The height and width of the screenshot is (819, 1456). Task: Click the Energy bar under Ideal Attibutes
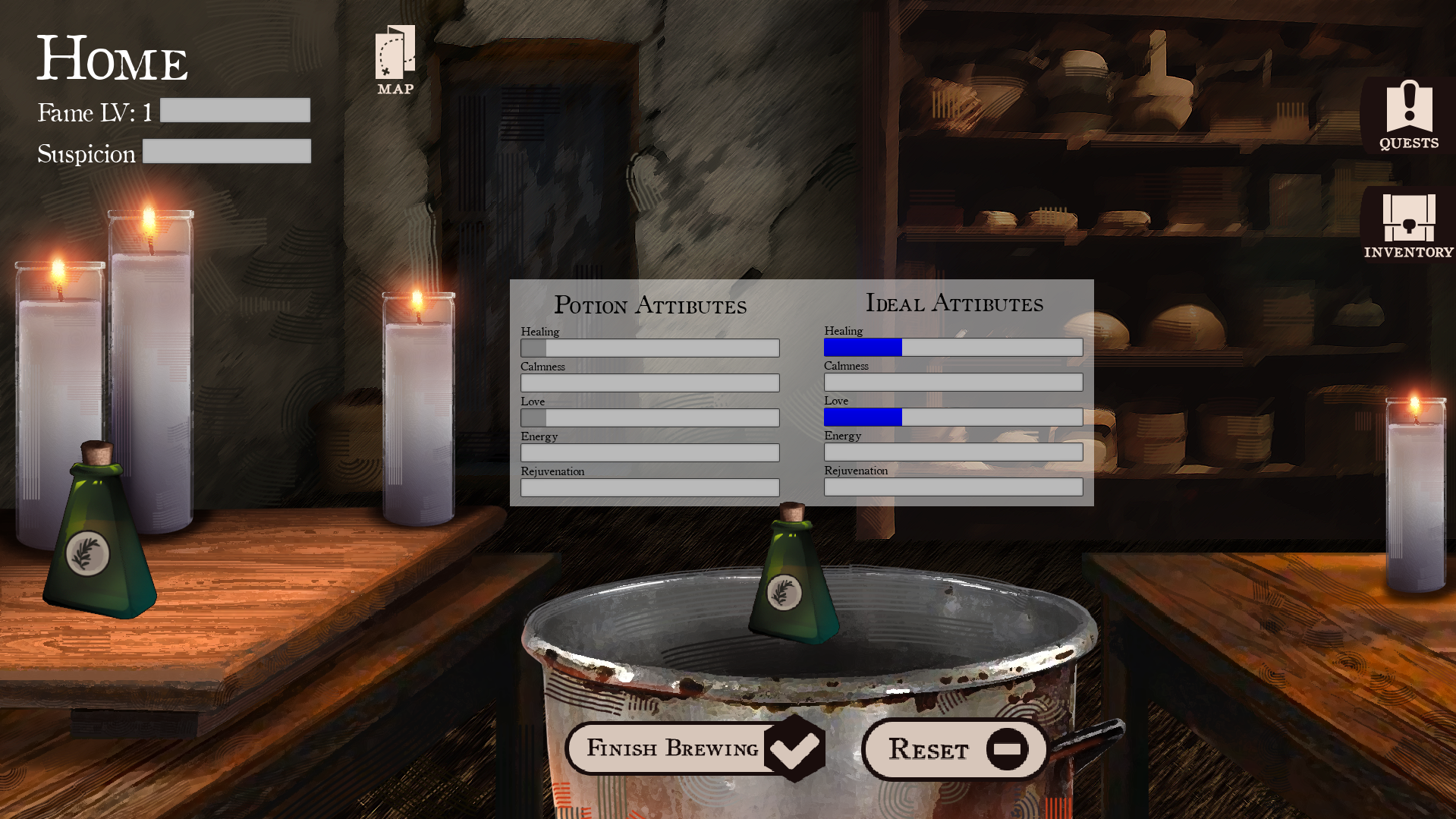click(x=953, y=452)
